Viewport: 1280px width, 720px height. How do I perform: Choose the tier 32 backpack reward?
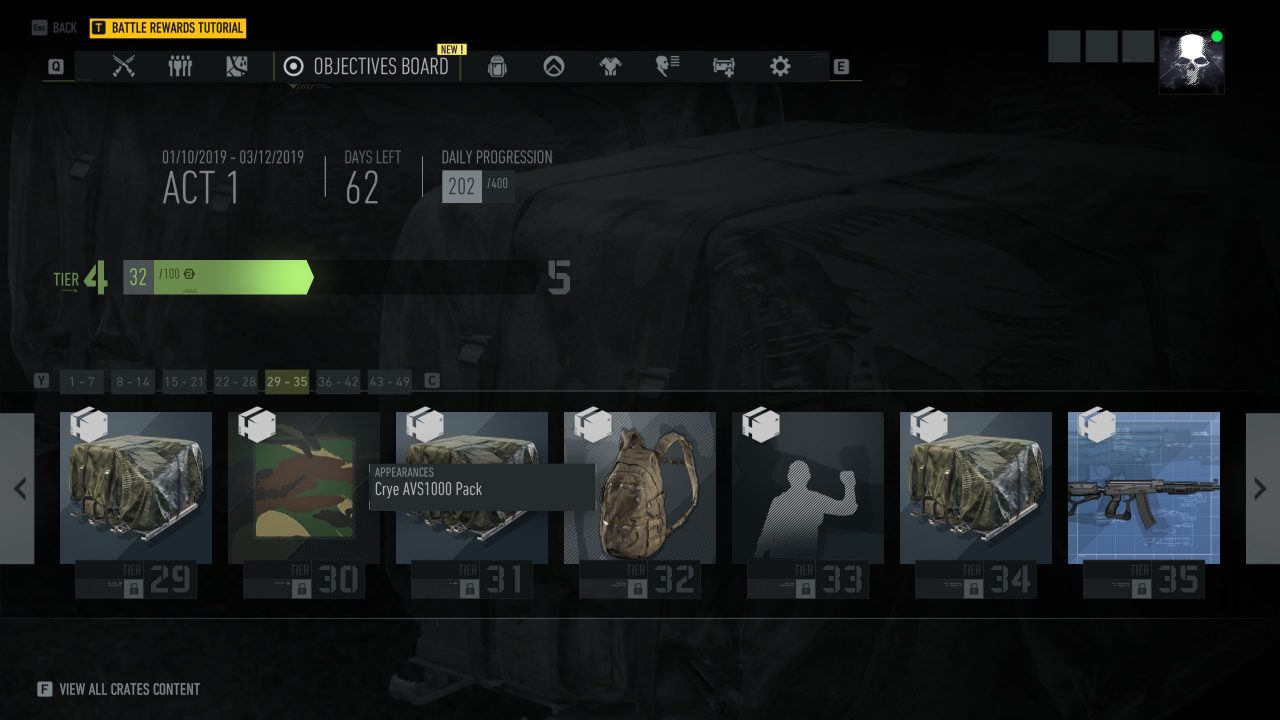click(x=640, y=488)
